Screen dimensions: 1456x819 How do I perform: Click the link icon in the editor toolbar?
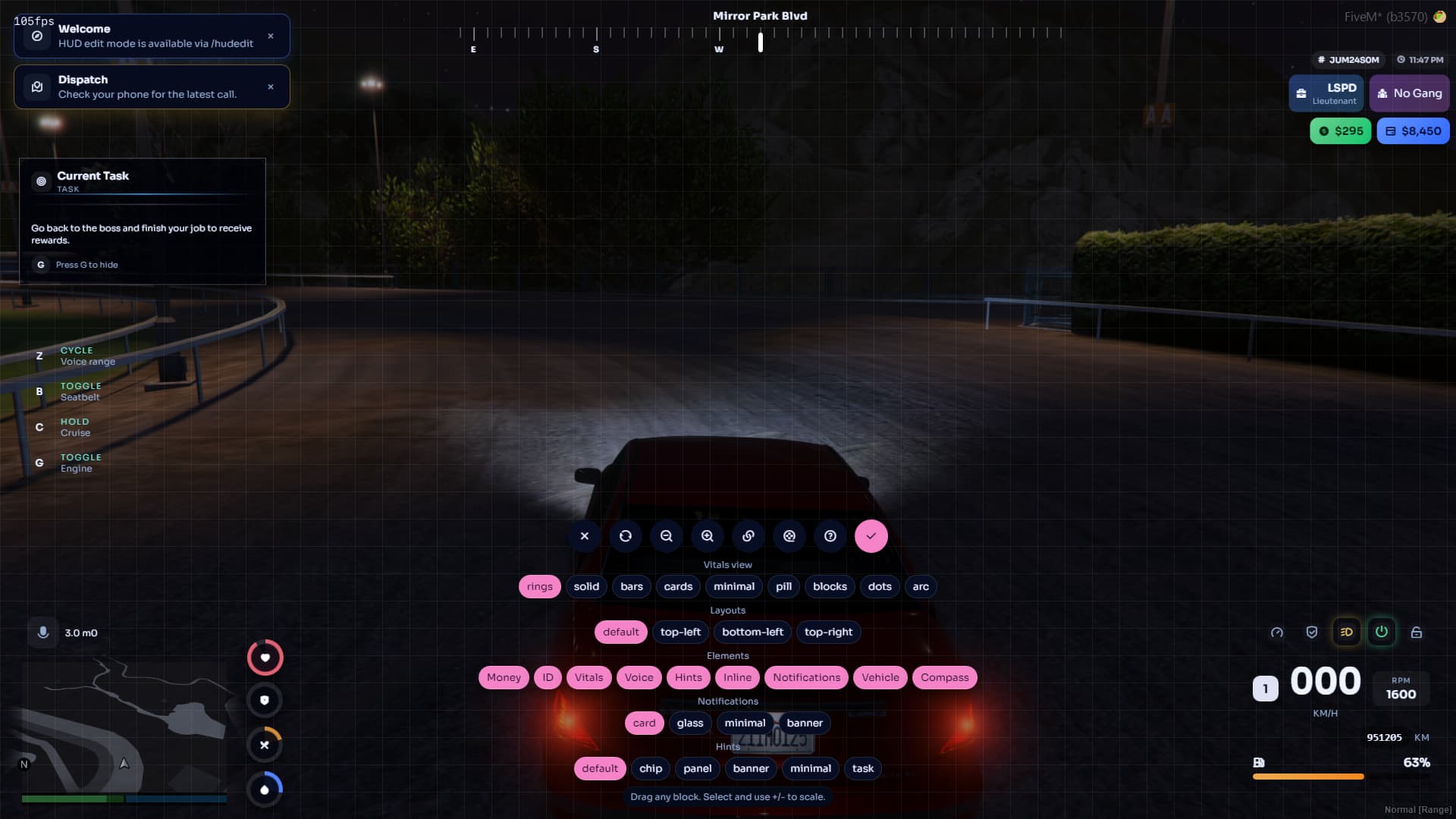(748, 536)
